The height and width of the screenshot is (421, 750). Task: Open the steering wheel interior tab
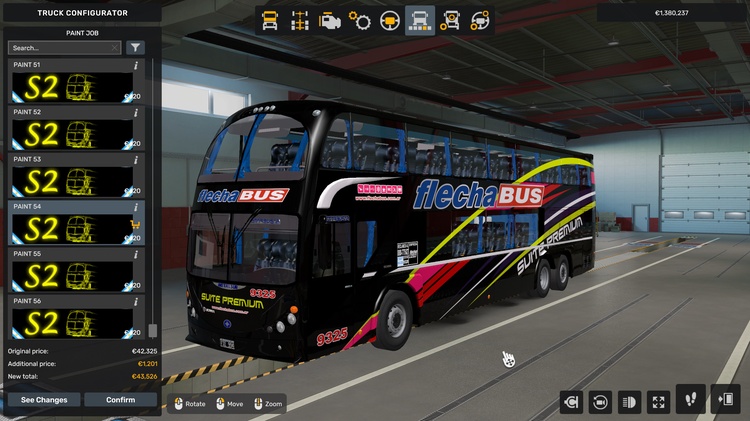click(390, 20)
